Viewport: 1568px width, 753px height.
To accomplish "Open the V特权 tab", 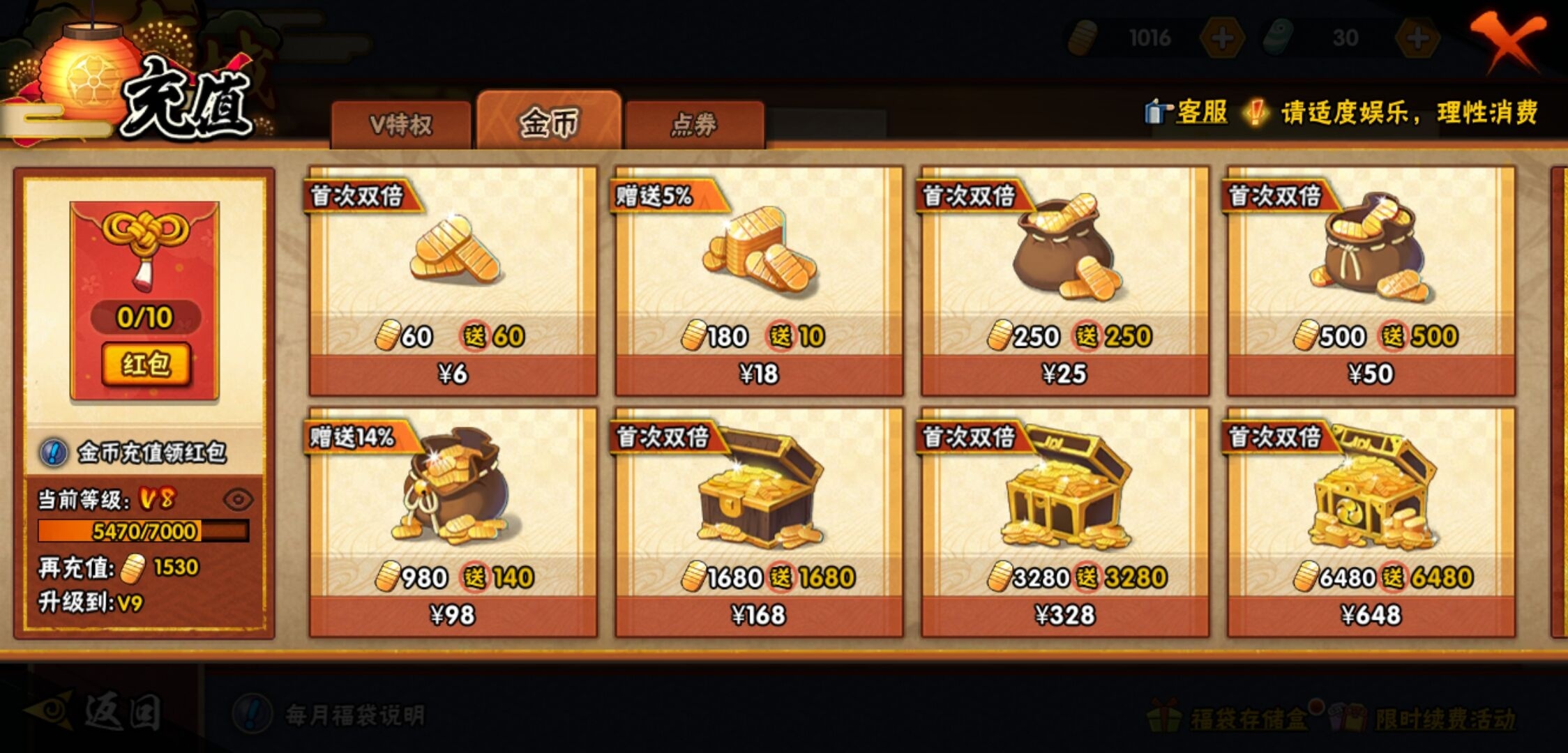I will (x=401, y=122).
